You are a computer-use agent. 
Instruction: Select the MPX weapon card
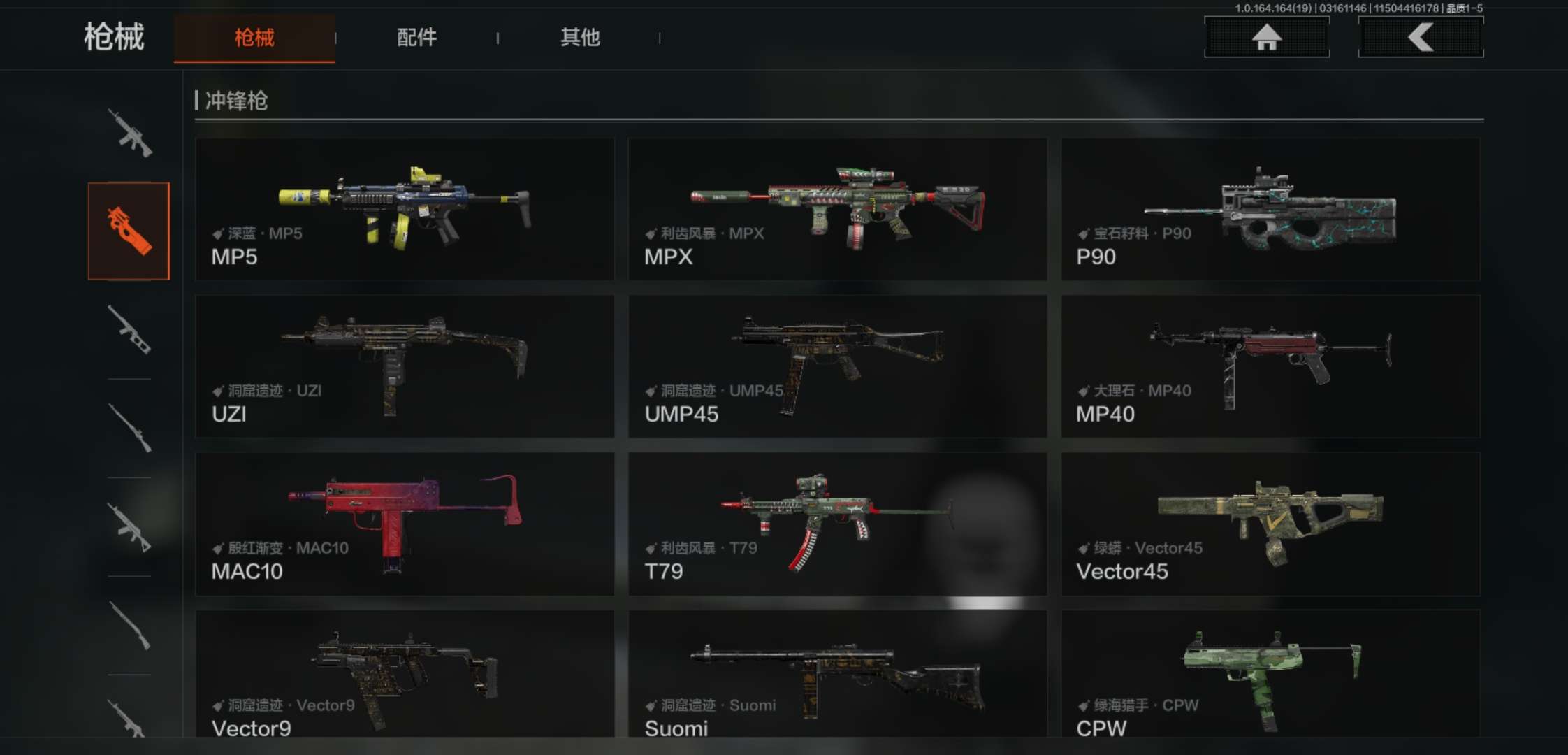pos(837,209)
